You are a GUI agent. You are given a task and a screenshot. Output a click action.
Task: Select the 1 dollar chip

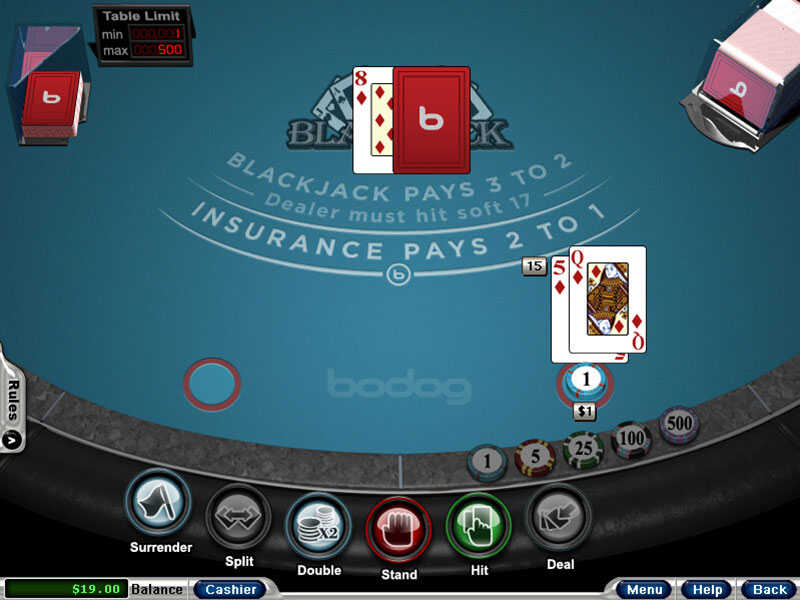(487, 461)
